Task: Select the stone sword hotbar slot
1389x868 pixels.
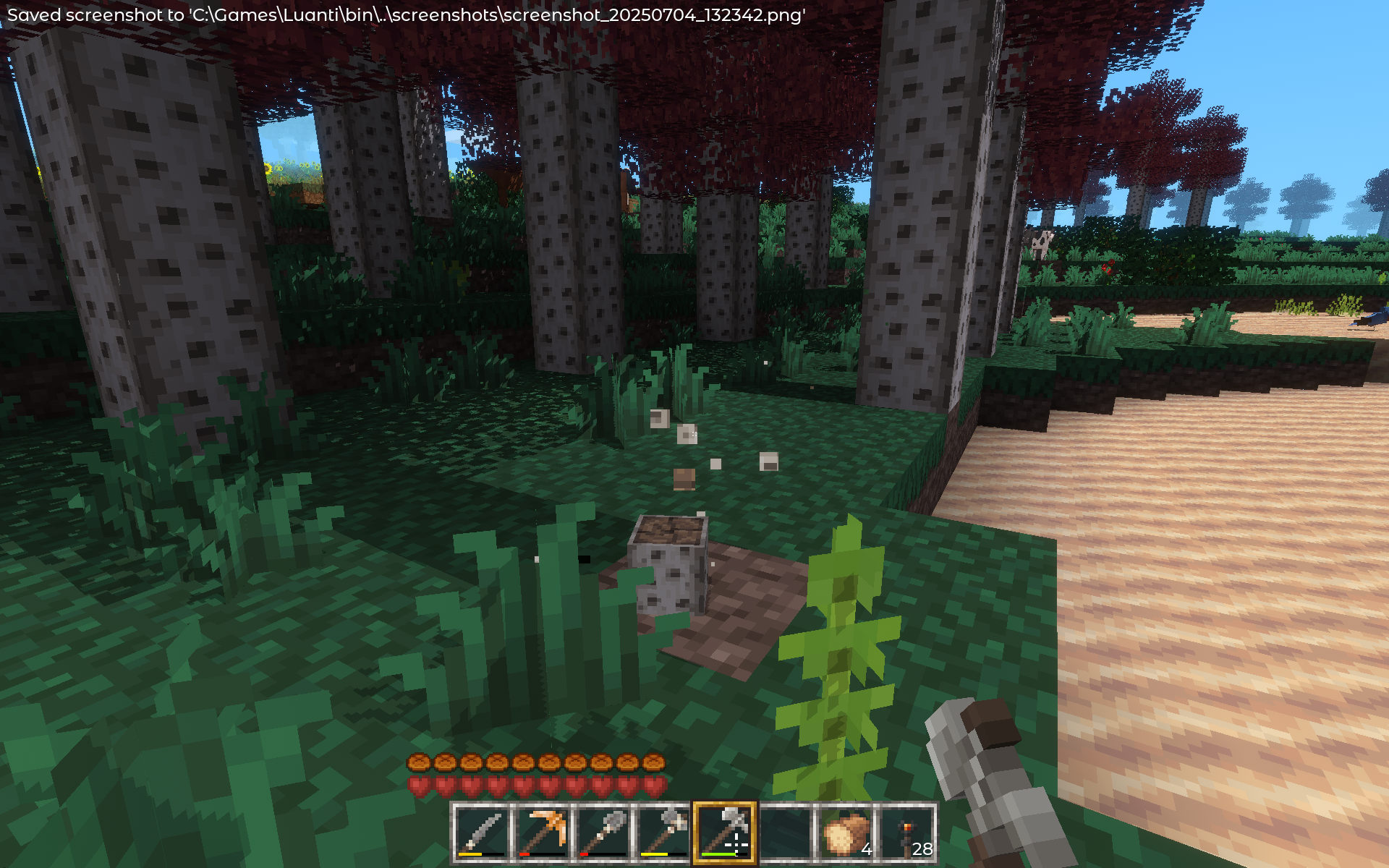Action: (481, 833)
